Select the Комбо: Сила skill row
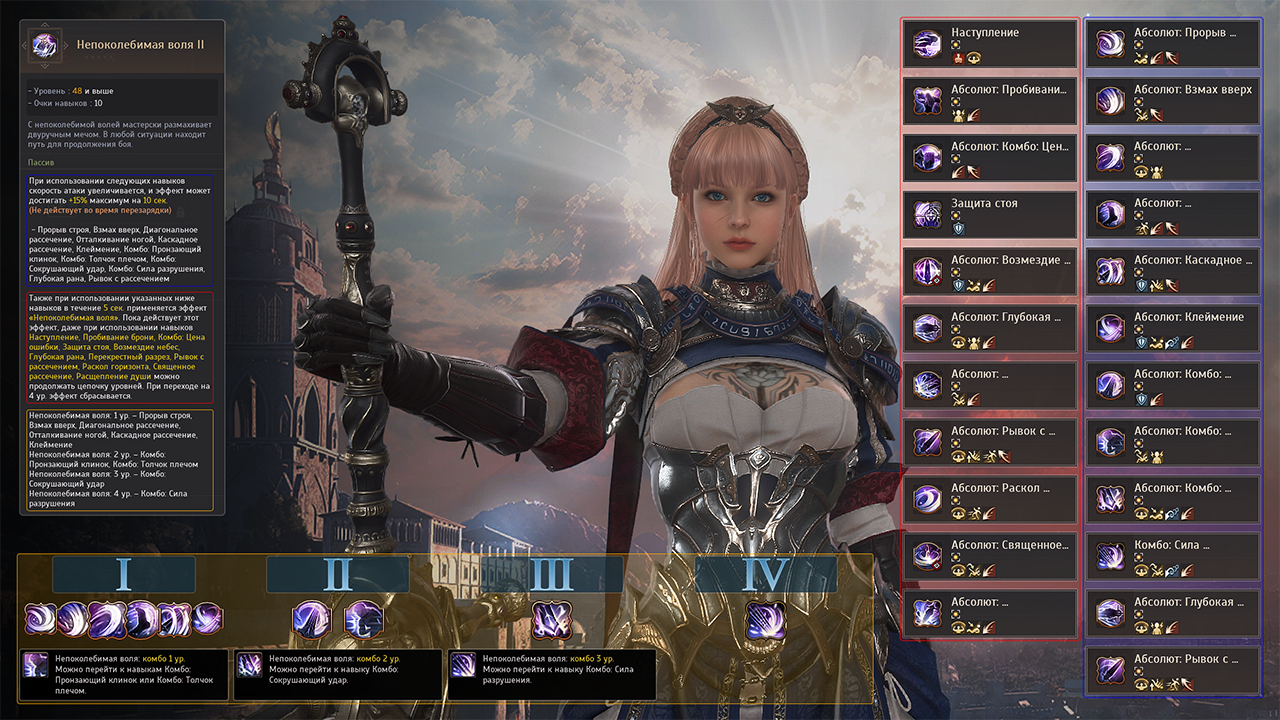Screen dimensions: 1280x720 [1173, 557]
